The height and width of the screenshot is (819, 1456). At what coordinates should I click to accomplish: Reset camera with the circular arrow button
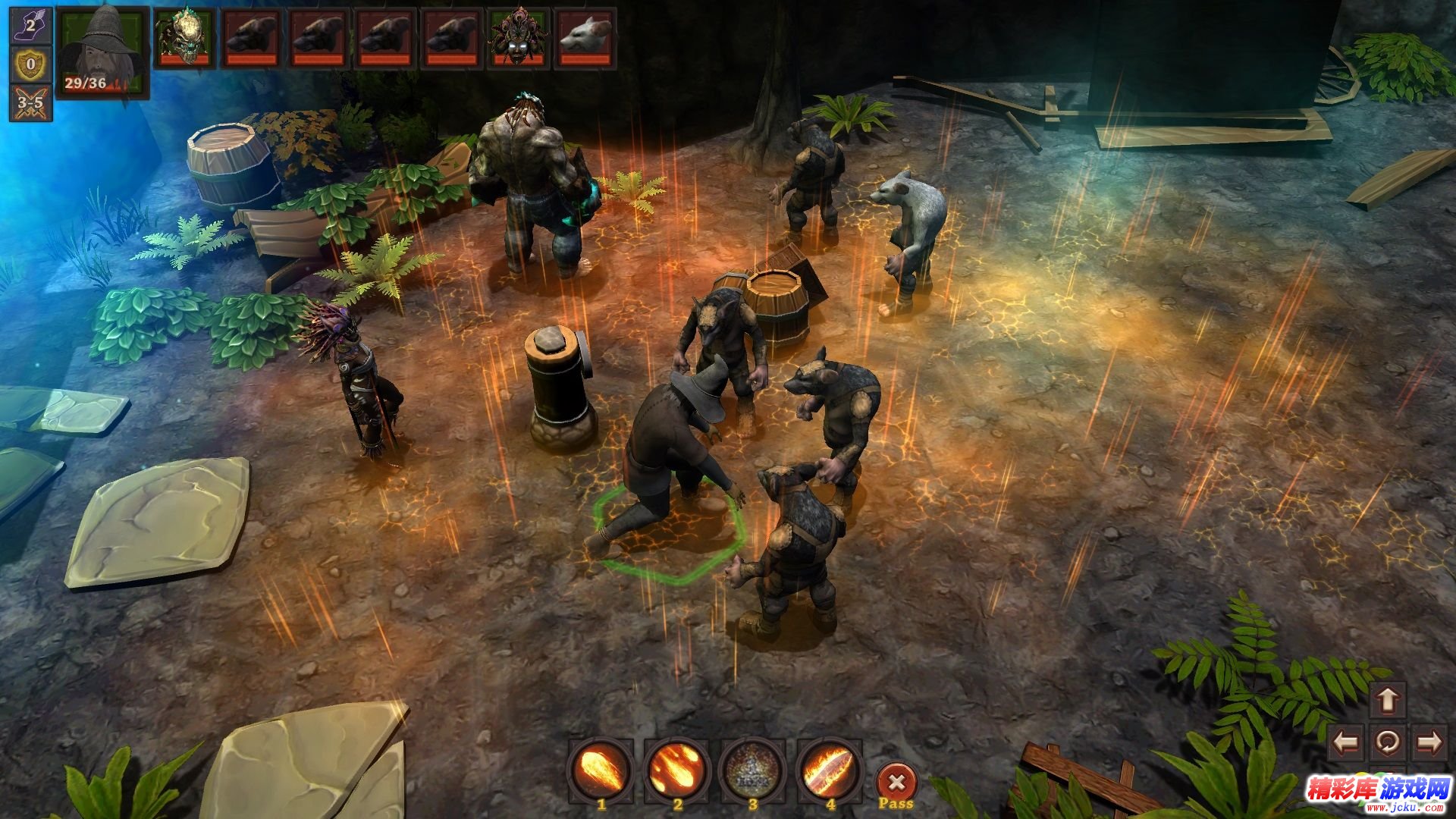coord(1388,742)
